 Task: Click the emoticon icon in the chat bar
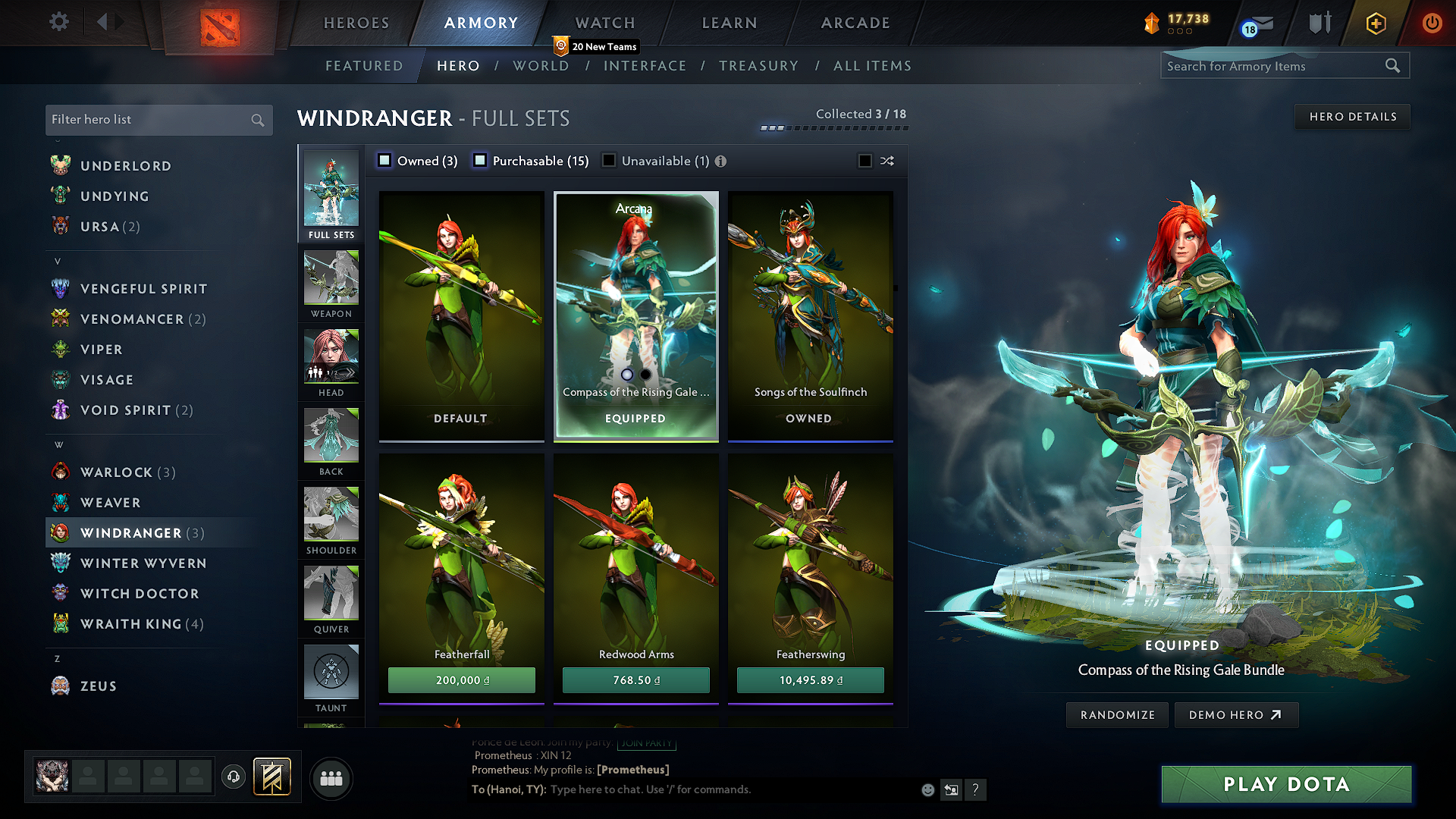(x=927, y=789)
